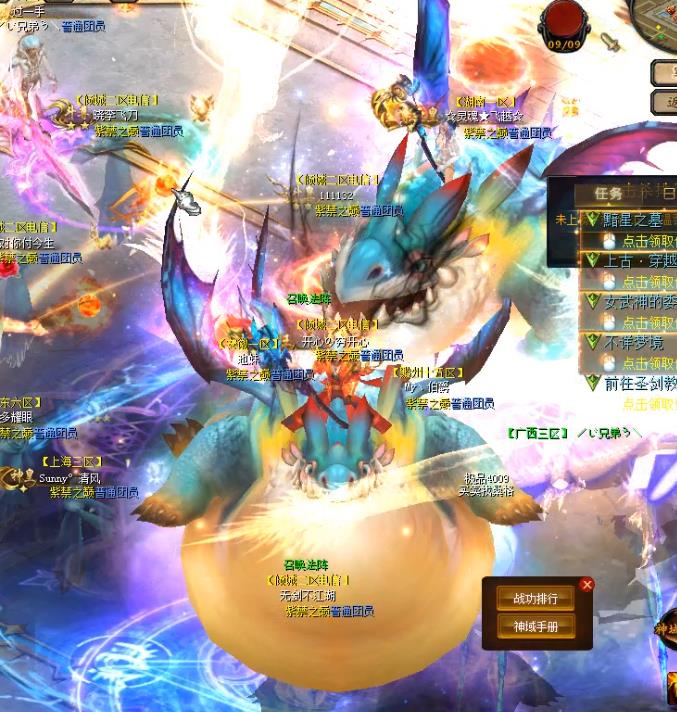Viewport: 677px width, 712px height.
Task: Click the small sword icon beside the cauldron
Action: pyautogui.click(x=609, y=42)
